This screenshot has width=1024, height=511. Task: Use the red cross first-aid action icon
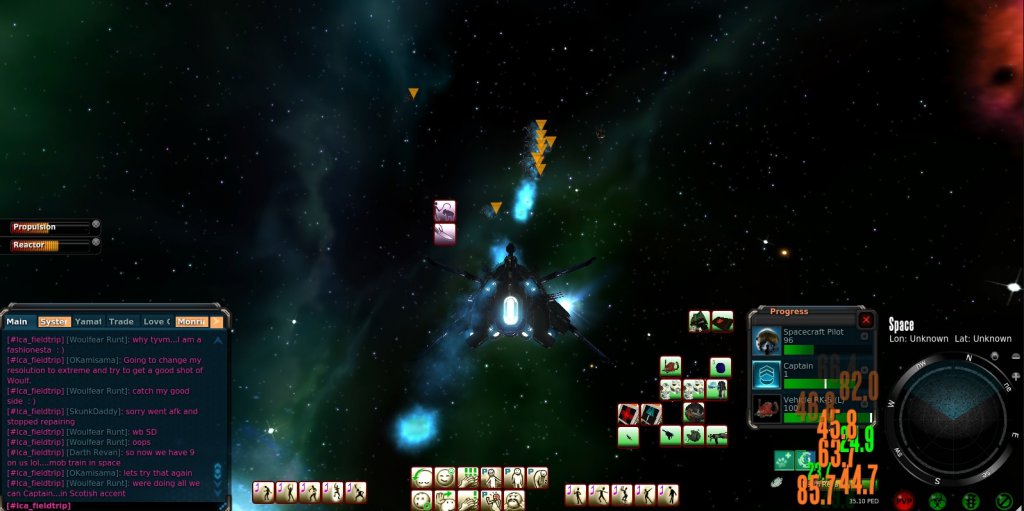pos(627,413)
